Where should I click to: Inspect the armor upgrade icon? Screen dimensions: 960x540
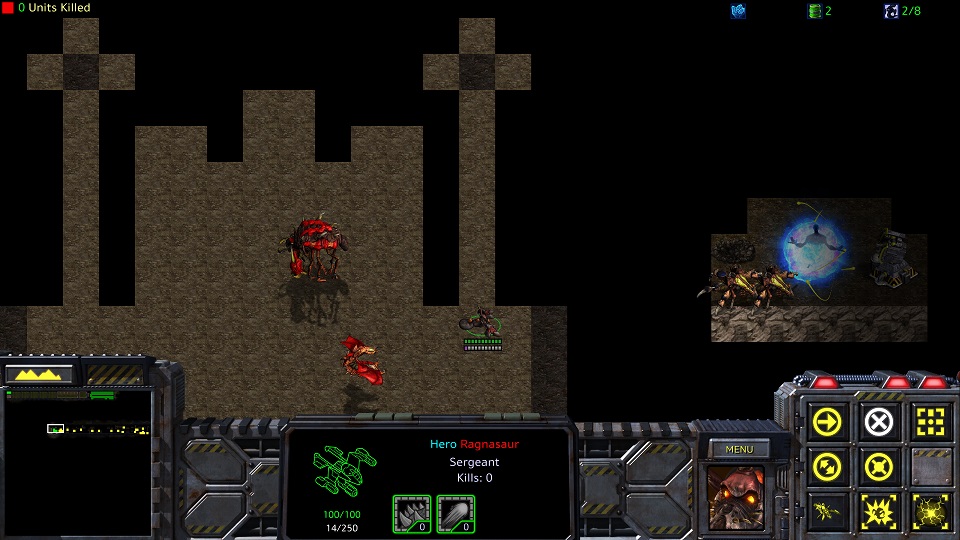(x=412, y=514)
